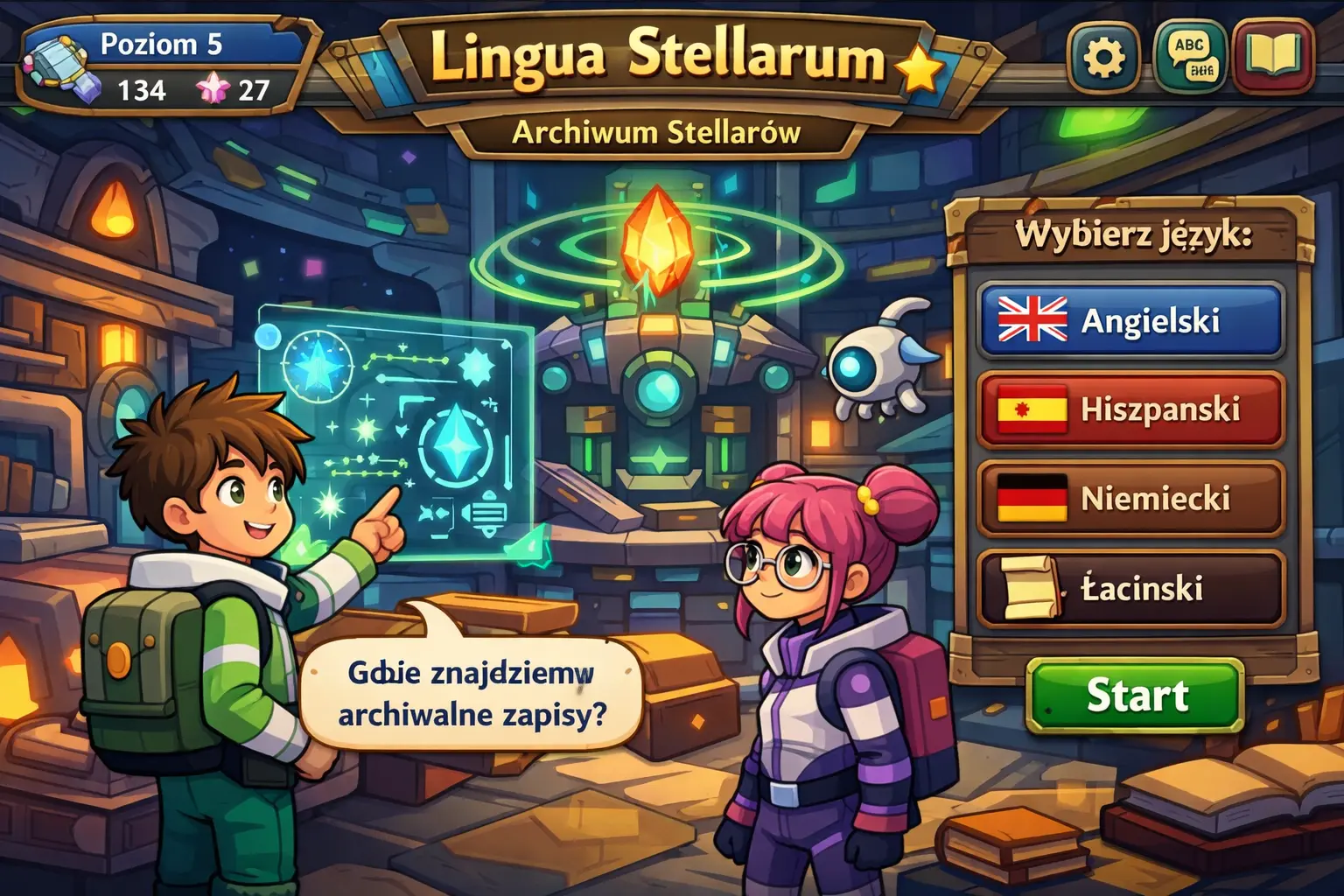Click the star icon beside Lingua Stellarum title
1344x896 pixels.
(x=916, y=67)
